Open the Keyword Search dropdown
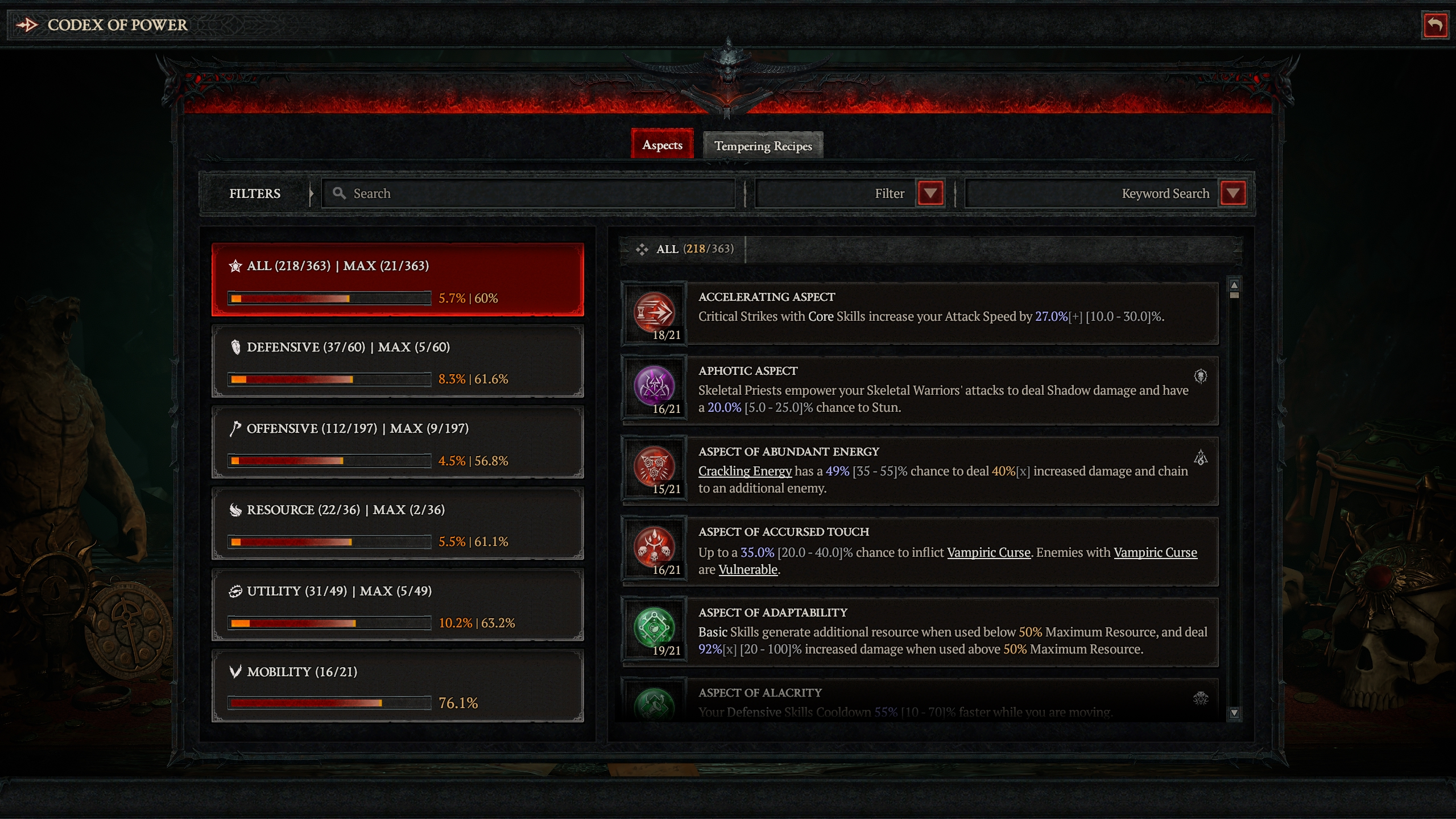 coord(1232,193)
